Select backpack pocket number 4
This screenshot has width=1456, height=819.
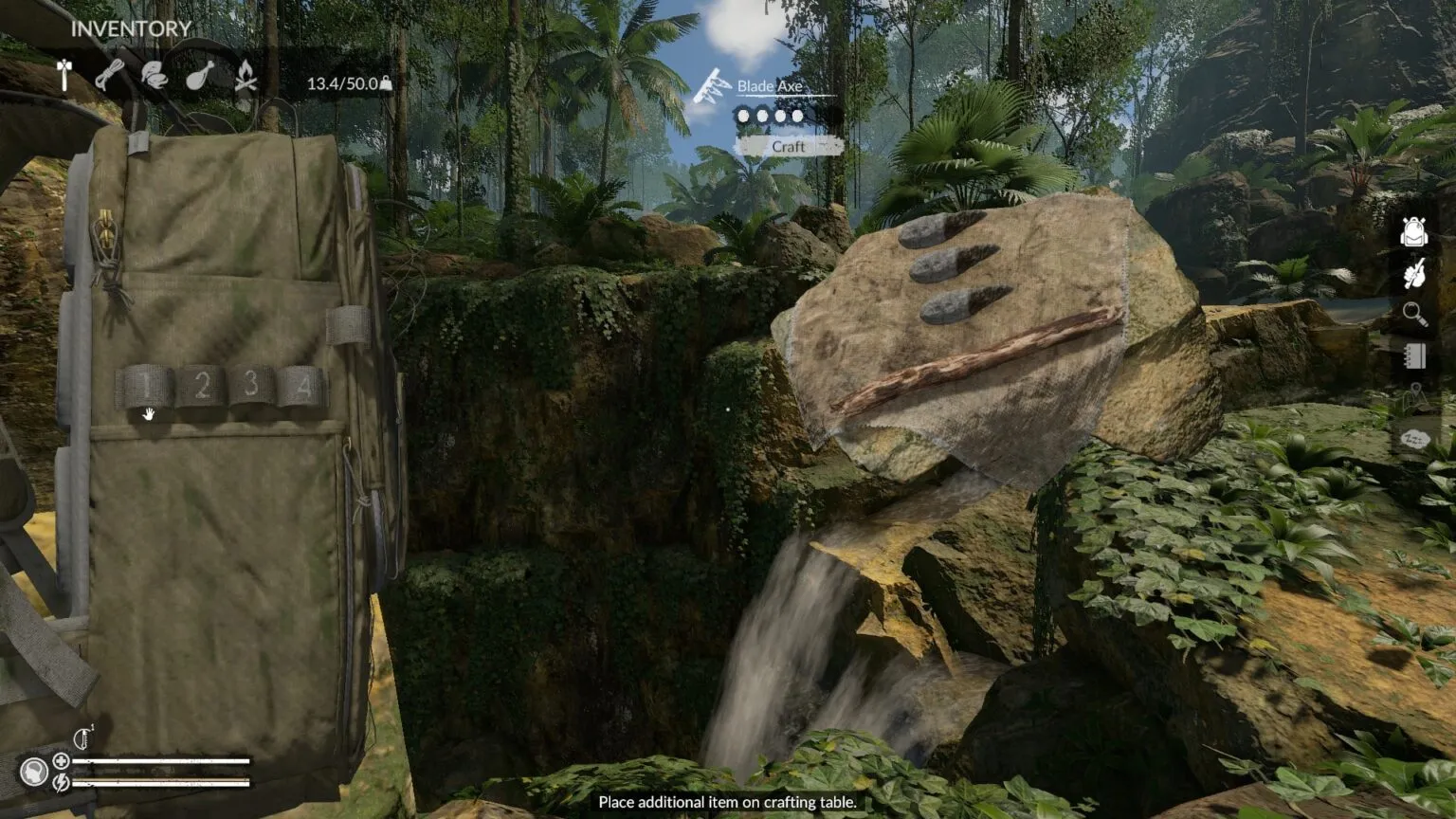301,386
